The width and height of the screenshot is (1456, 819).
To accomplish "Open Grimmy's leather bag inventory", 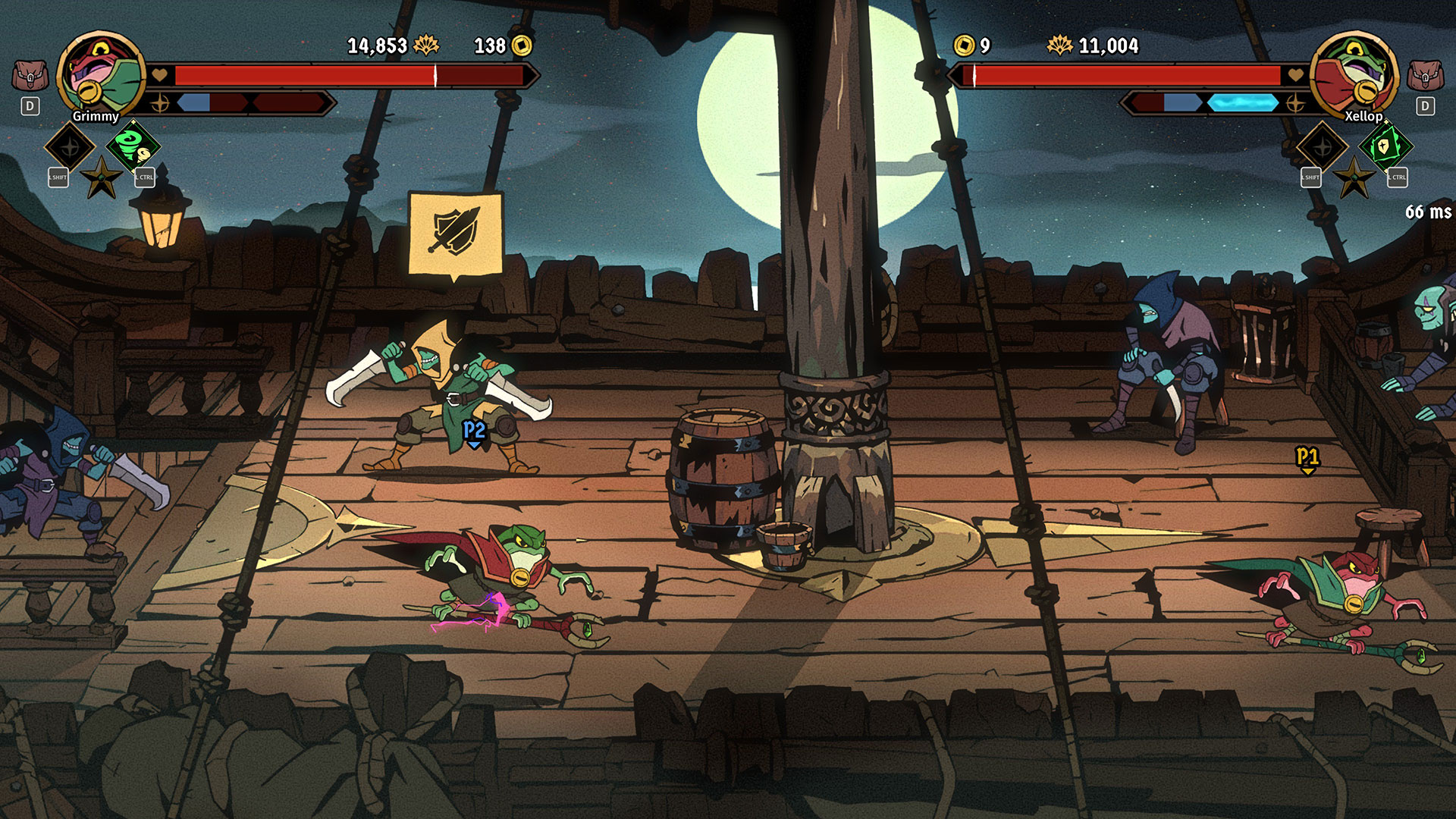I will tap(30, 76).
